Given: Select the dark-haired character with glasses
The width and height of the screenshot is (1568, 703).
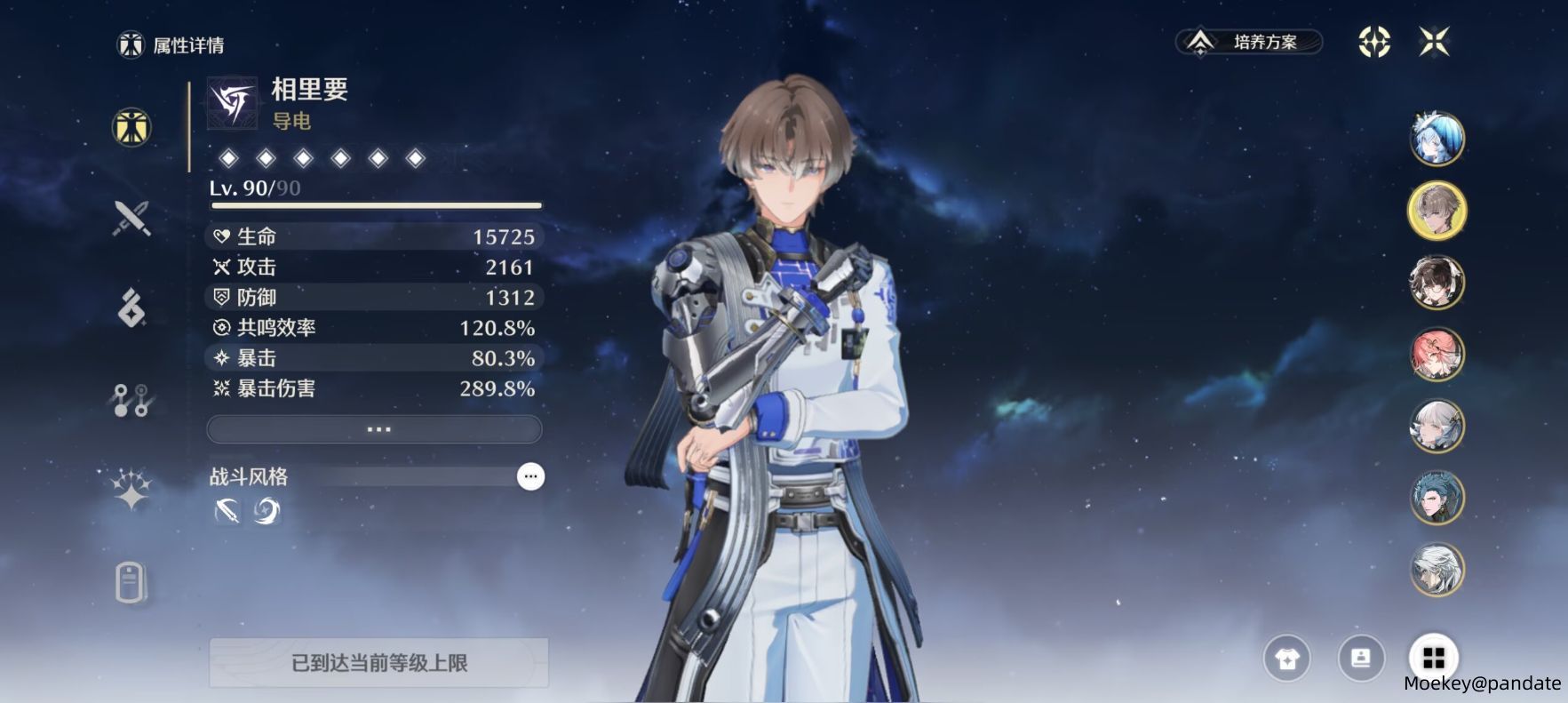Looking at the screenshot, I should tap(1437, 283).
